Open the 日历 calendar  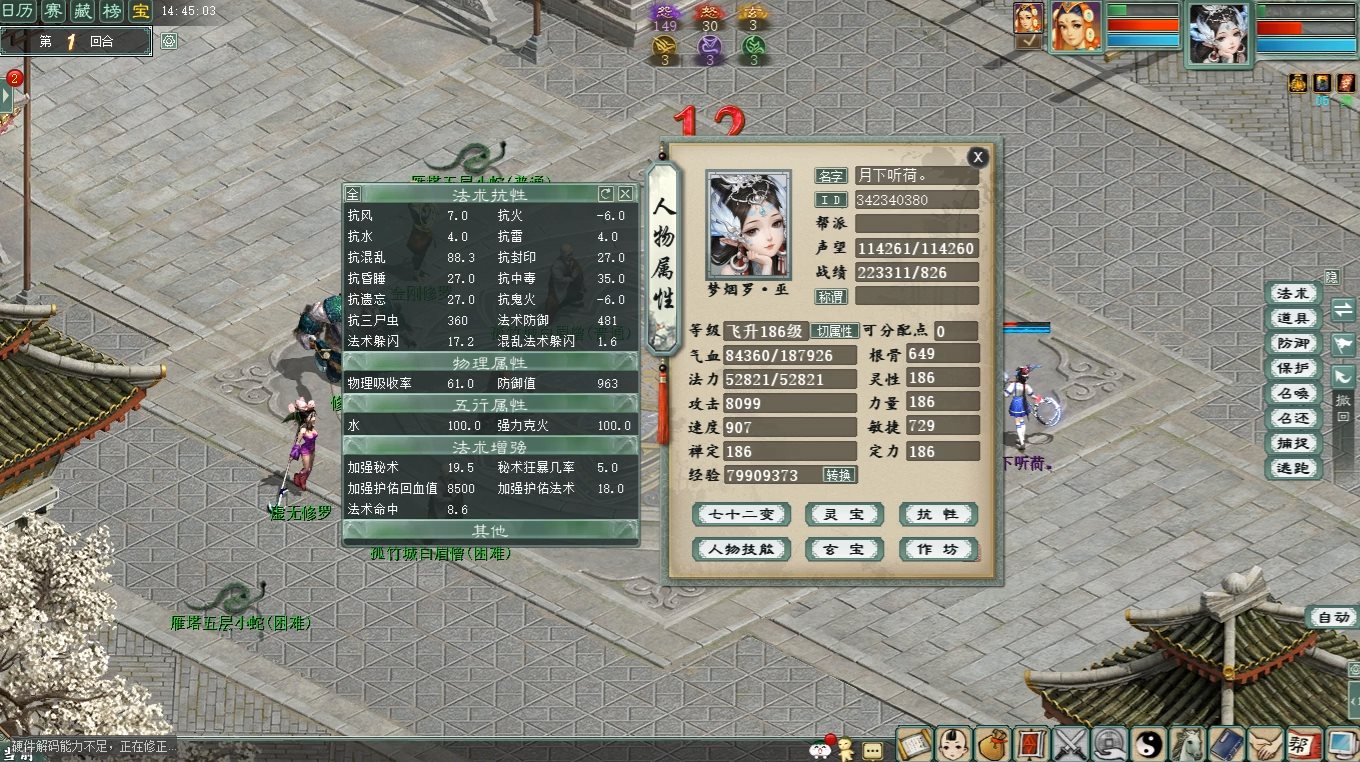click(20, 11)
